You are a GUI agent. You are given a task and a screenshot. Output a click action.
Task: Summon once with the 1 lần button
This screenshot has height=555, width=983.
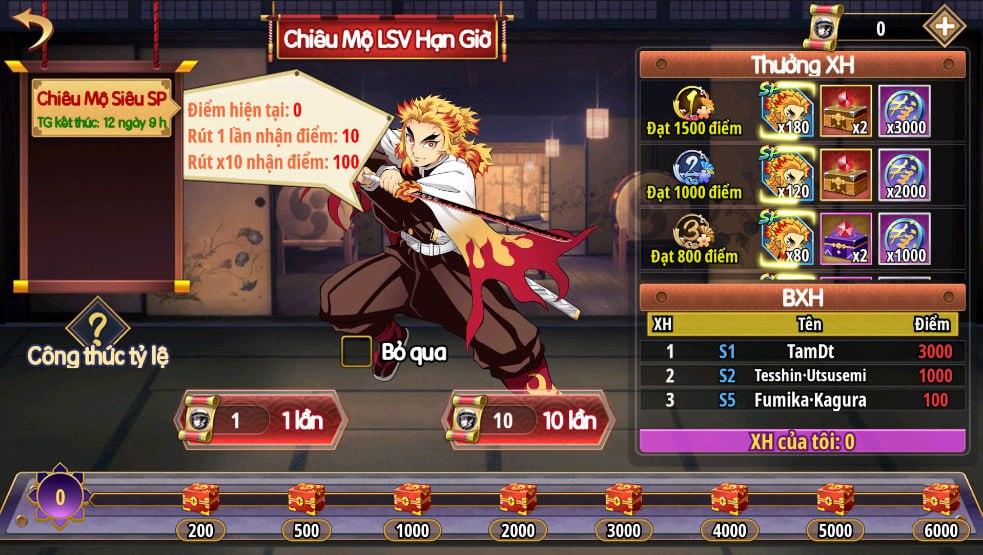(262, 420)
